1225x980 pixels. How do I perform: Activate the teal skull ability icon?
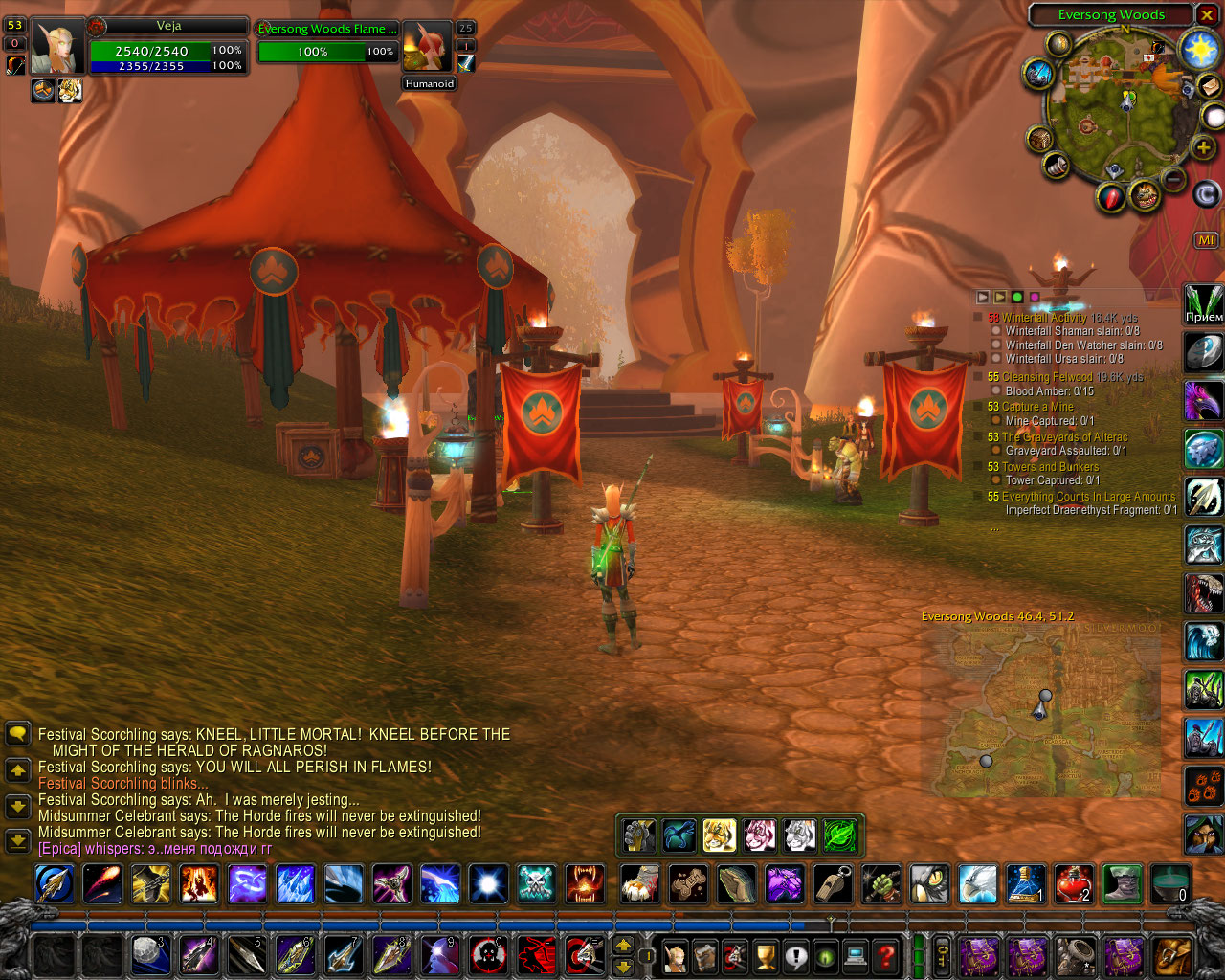point(536,884)
